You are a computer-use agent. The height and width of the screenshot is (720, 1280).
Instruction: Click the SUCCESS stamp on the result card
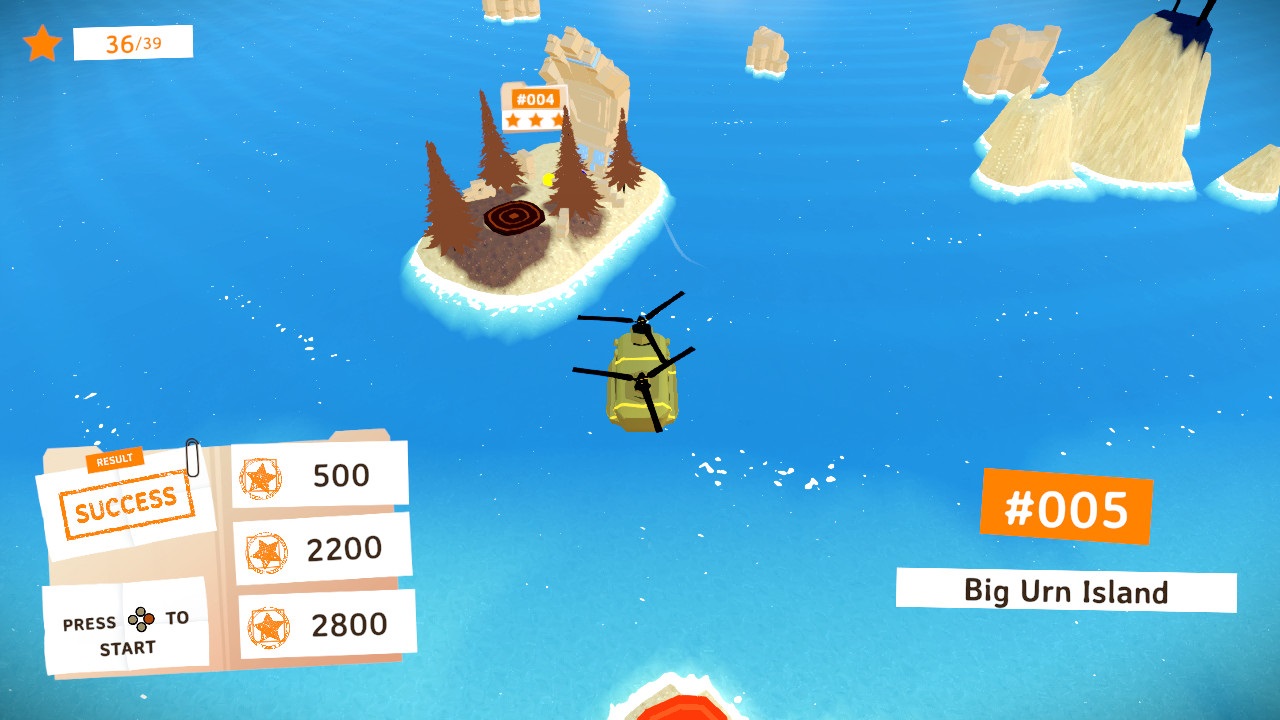pyautogui.click(x=127, y=503)
